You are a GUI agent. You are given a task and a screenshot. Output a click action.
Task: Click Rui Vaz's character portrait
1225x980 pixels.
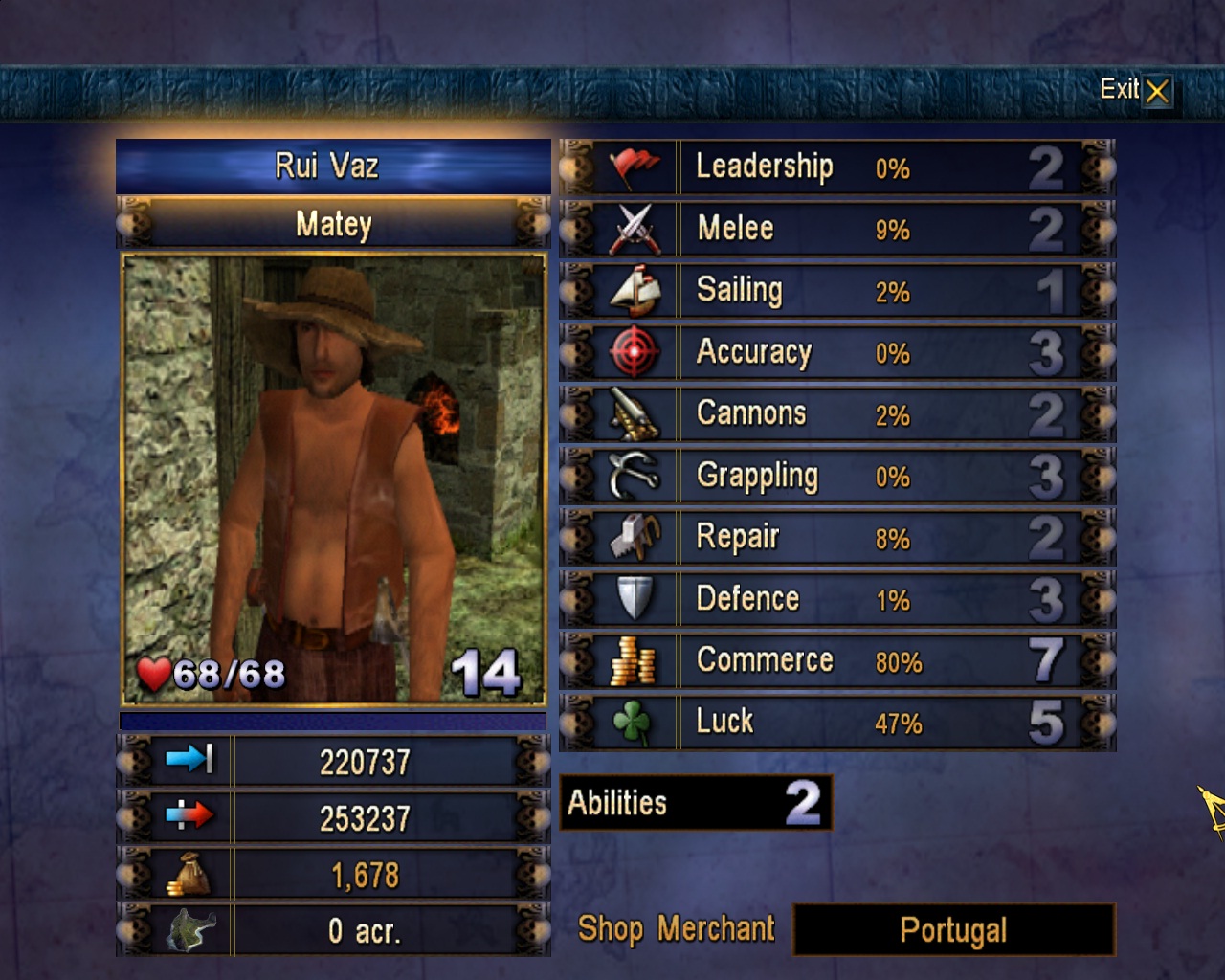[x=333, y=479]
